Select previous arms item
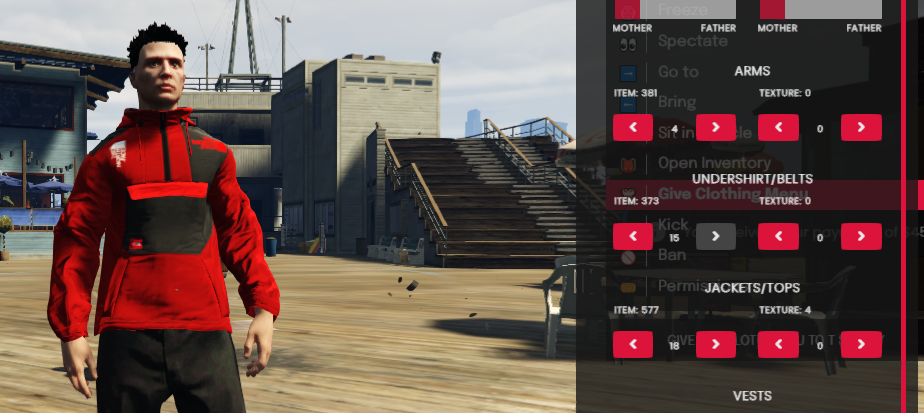 633,127
